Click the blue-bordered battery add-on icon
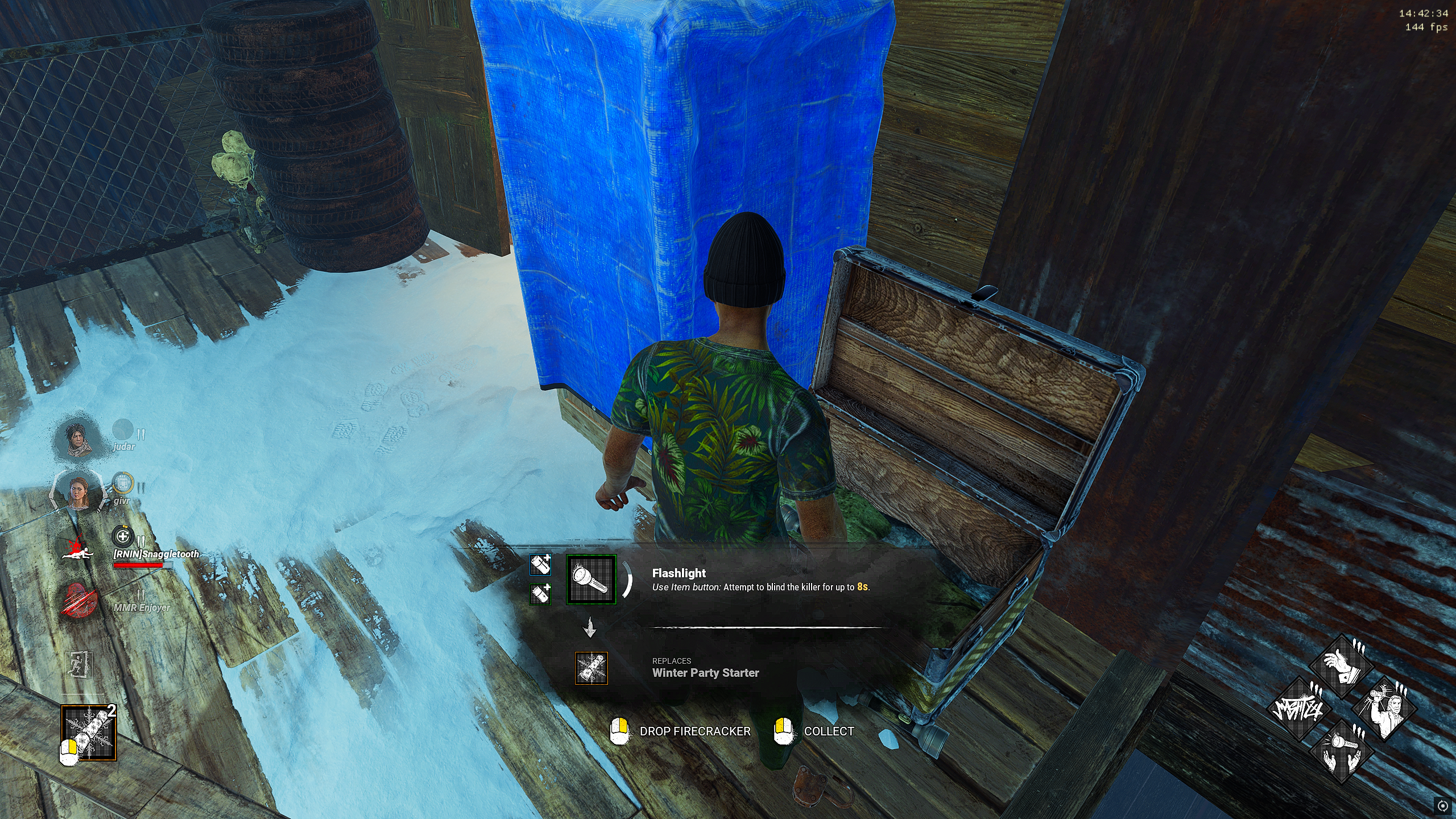Viewport: 1456px width, 819px height. (540, 565)
